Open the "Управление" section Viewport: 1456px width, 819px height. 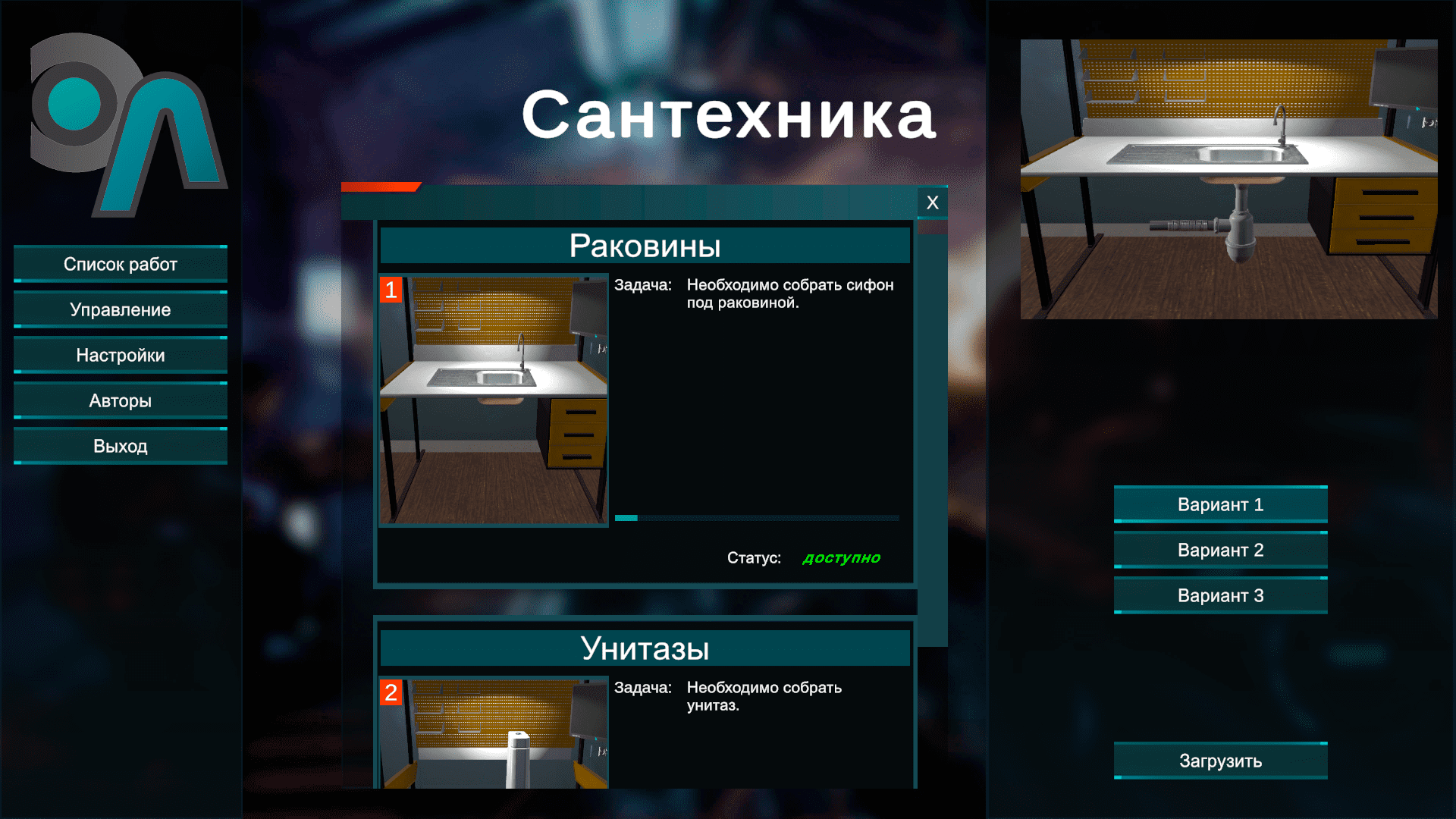120,309
